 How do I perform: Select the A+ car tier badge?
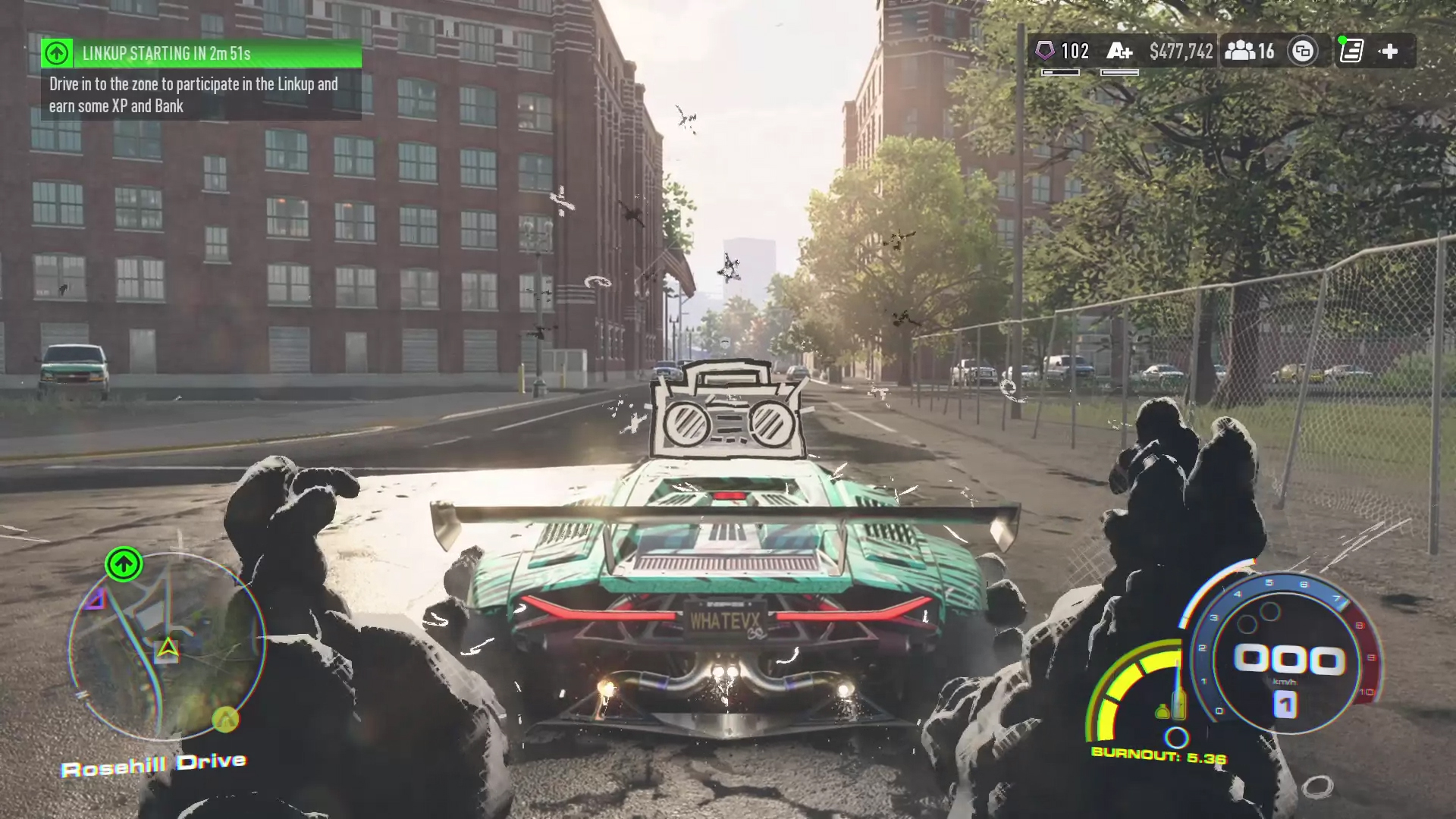pyautogui.click(x=1119, y=52)
